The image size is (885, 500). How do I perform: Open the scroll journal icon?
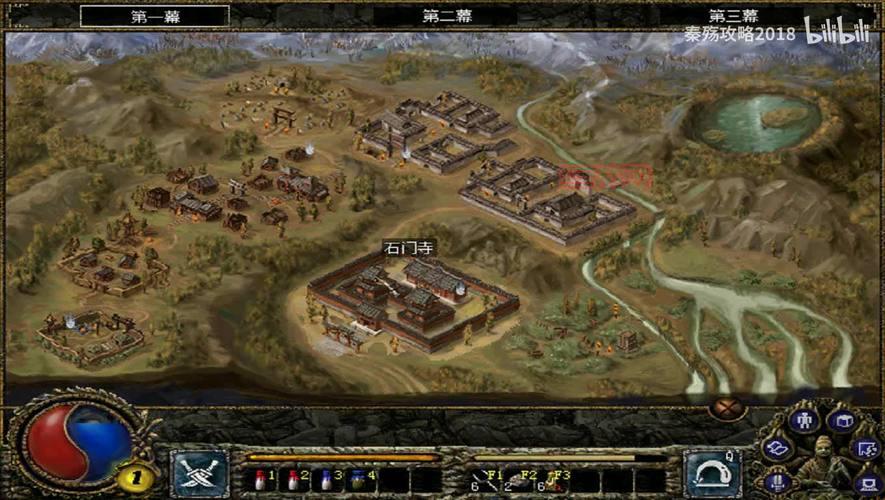point(777,449)
